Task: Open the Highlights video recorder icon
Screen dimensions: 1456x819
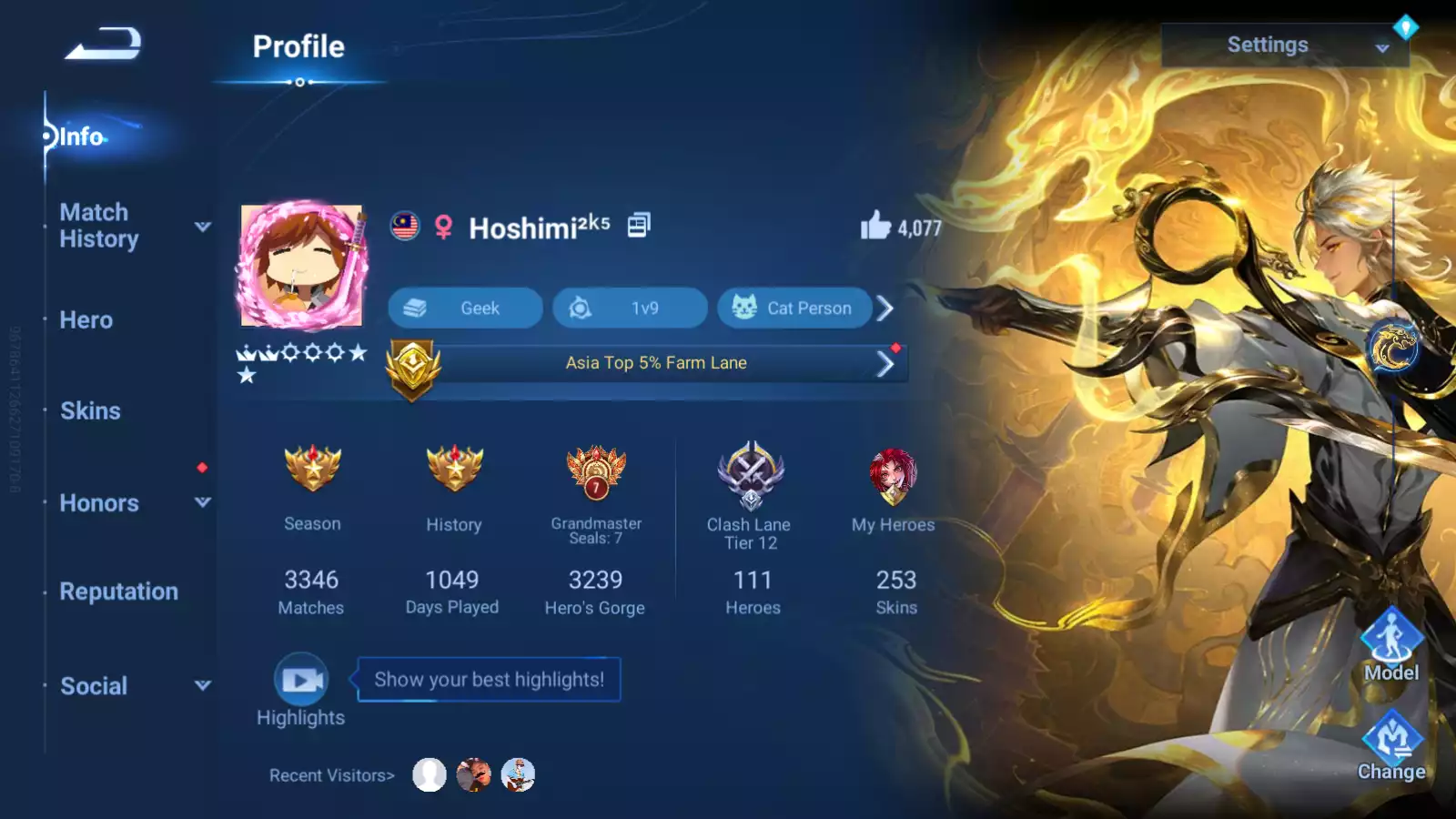Action: 300,677
